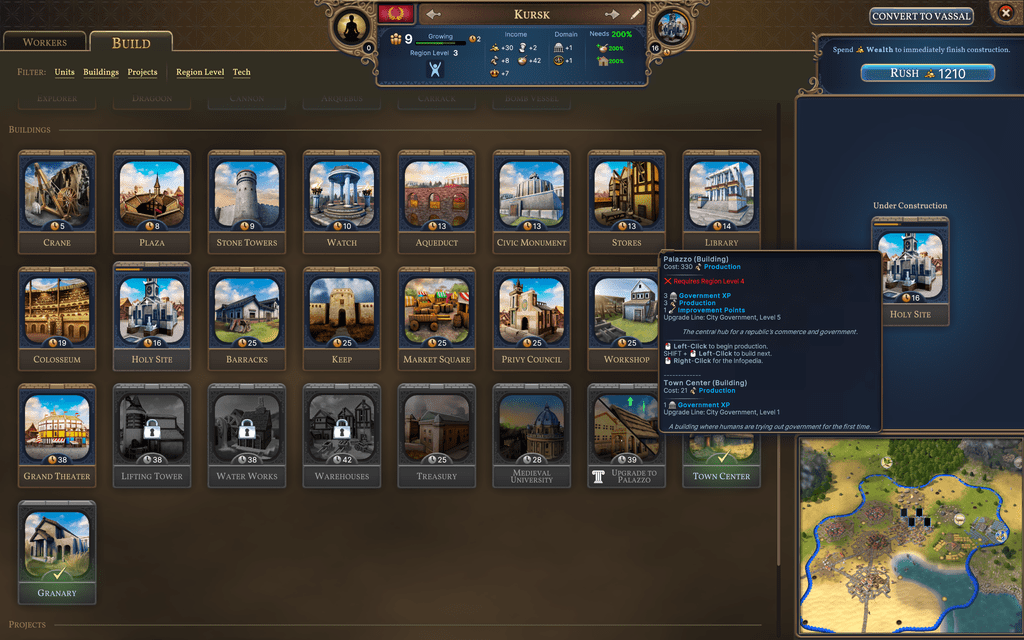
Task: Select the Market Square card
Action: [x=437, y=317]
